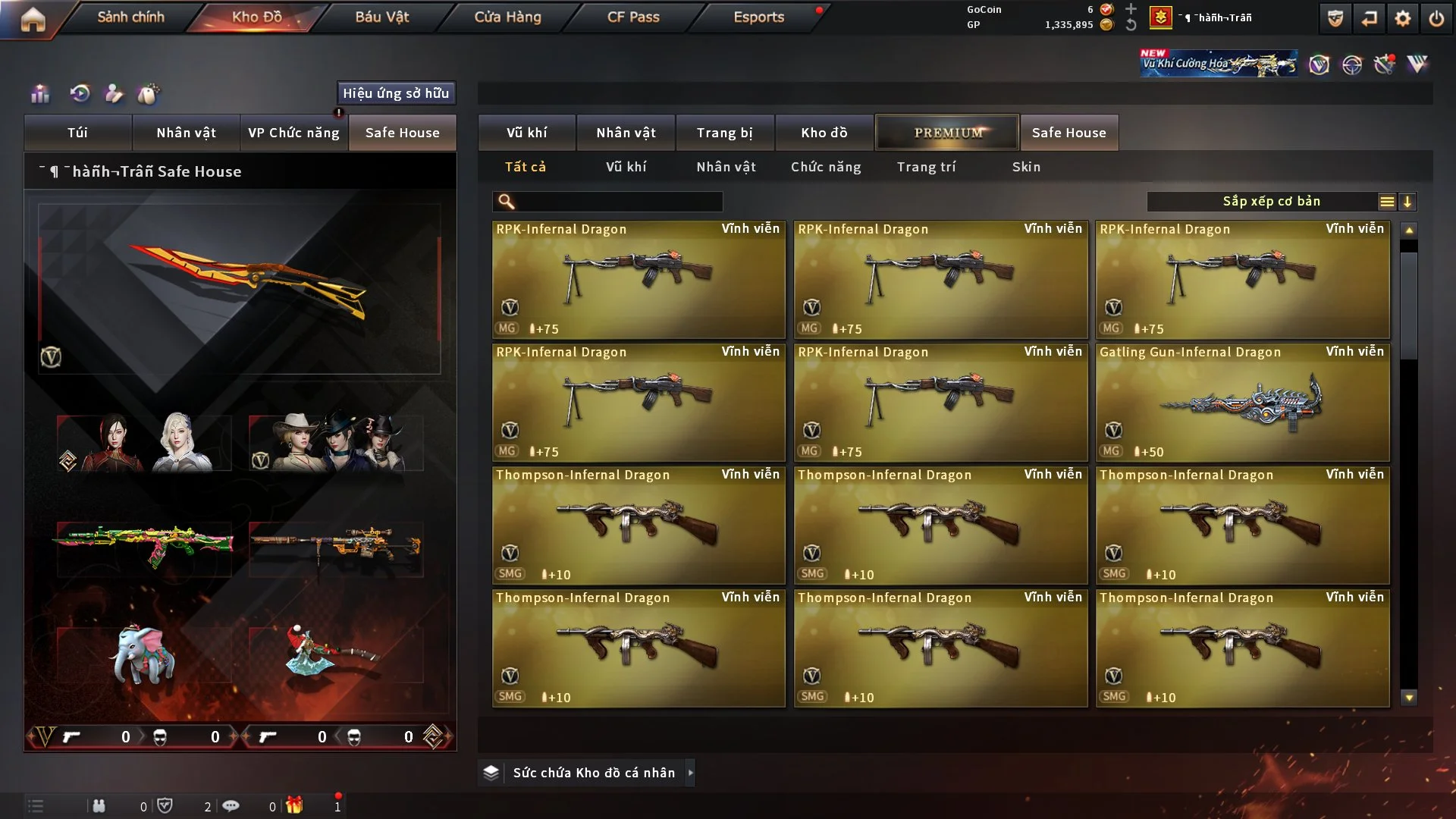This screenshot has width=1456, height=819.
Task: Open settings with the gear icon
Action: click(1402, 19)
